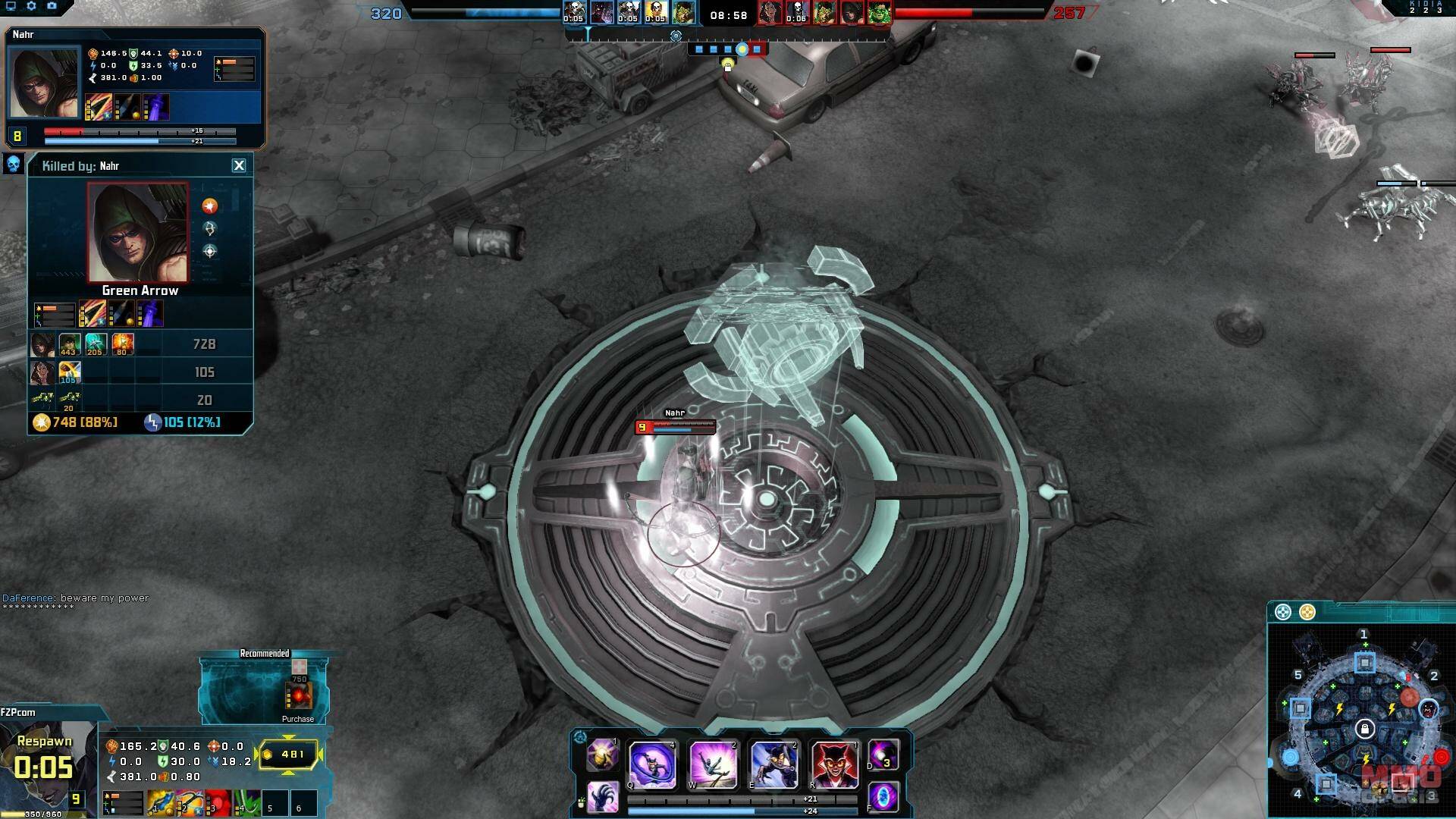Select the blue claw passive ability icon
The image size is (1456, 819).
pyautogui.click(x=604, y=797)
